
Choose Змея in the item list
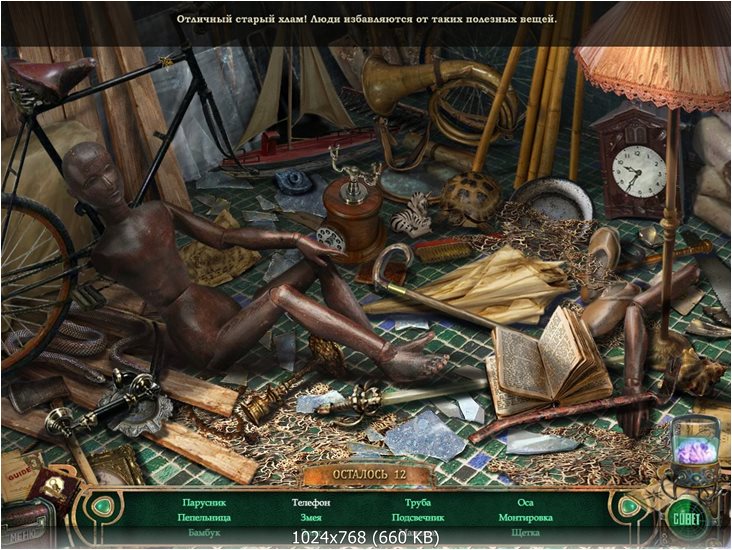tap(310, 518)
